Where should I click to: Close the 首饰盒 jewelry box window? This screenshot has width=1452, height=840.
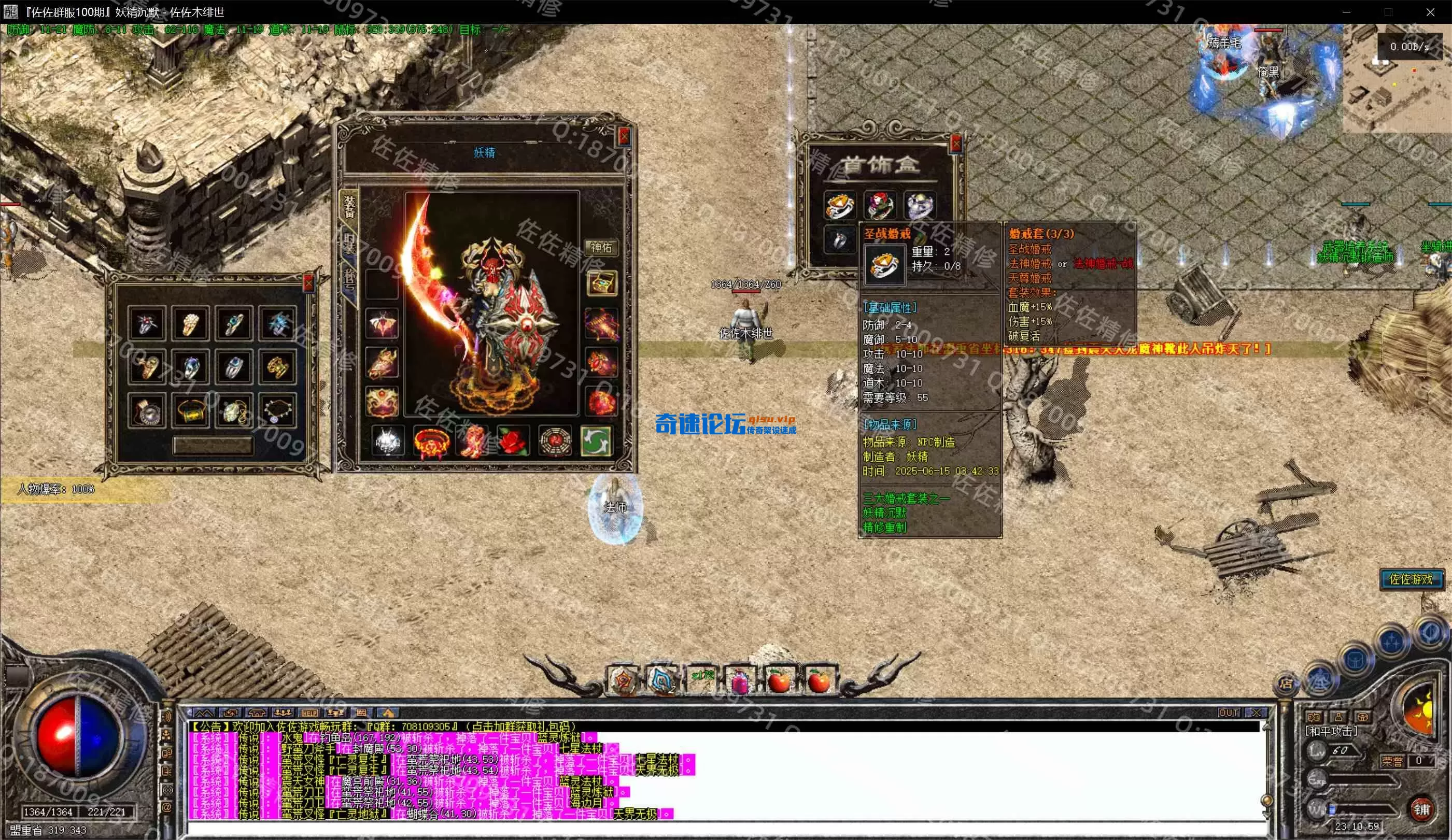tap(956, 143)
